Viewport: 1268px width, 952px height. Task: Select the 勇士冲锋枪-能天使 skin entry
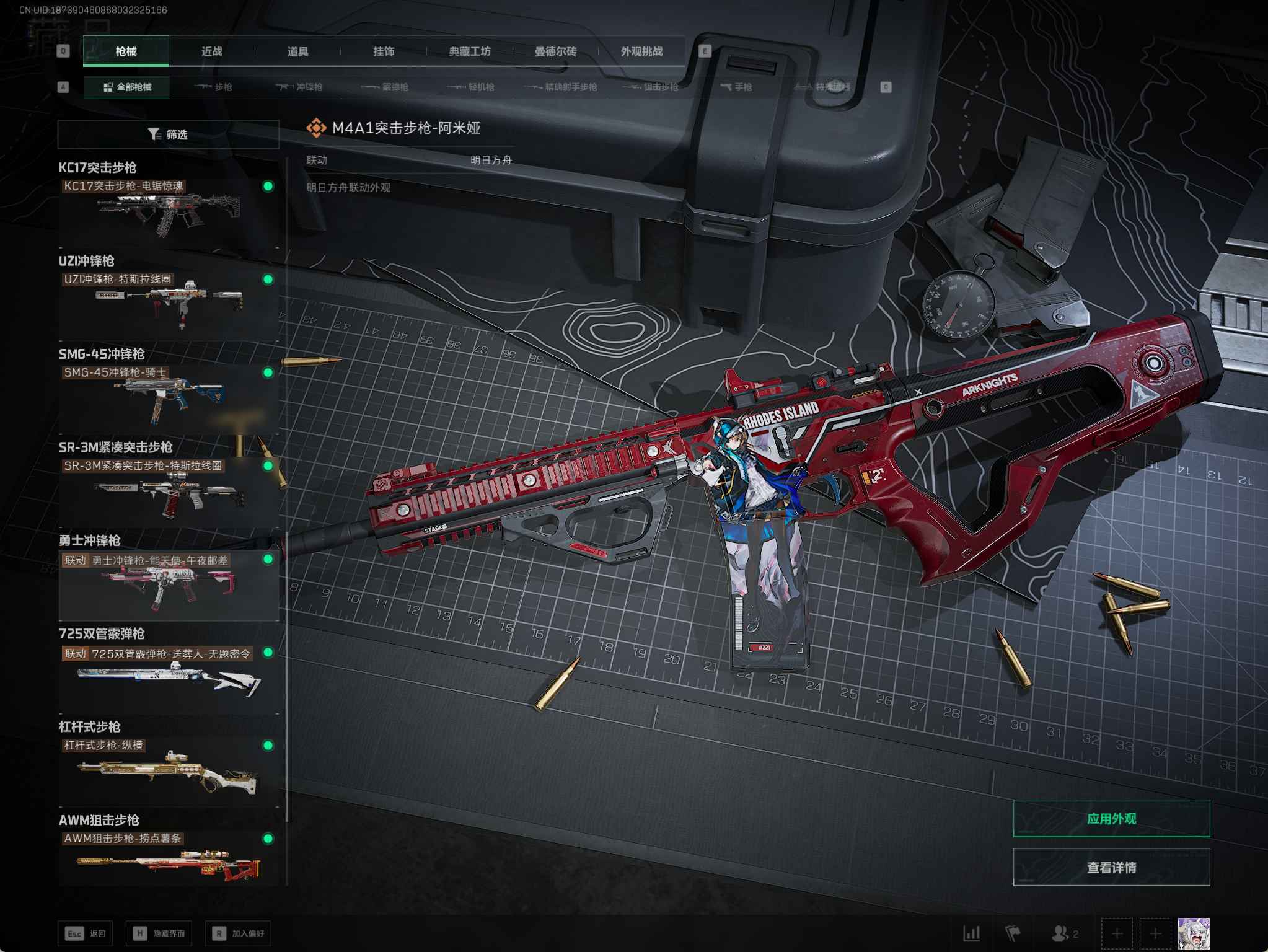168,584
